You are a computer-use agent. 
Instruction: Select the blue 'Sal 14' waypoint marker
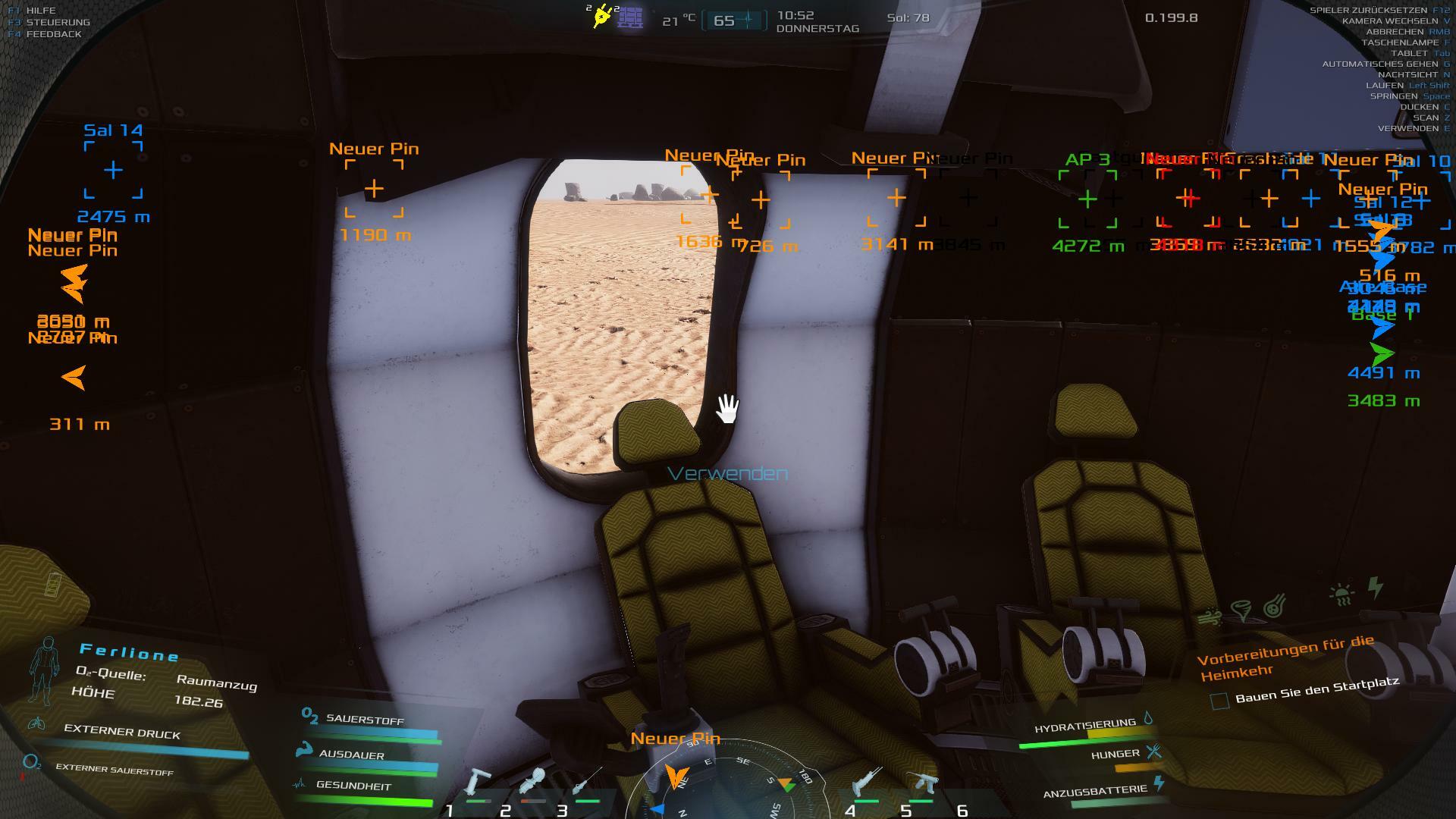pos(113,170)
